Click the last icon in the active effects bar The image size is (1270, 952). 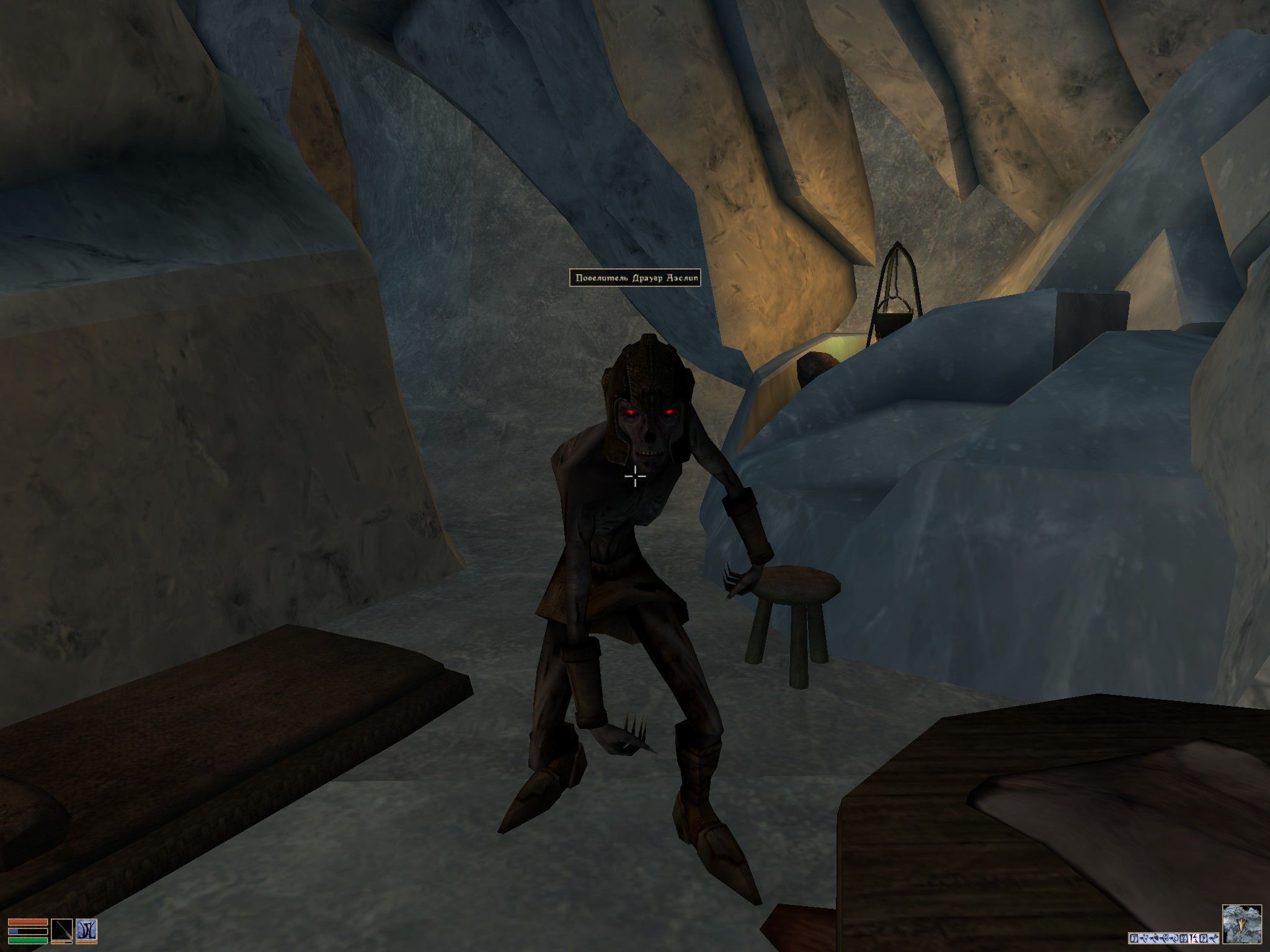tap(1214, 938)
